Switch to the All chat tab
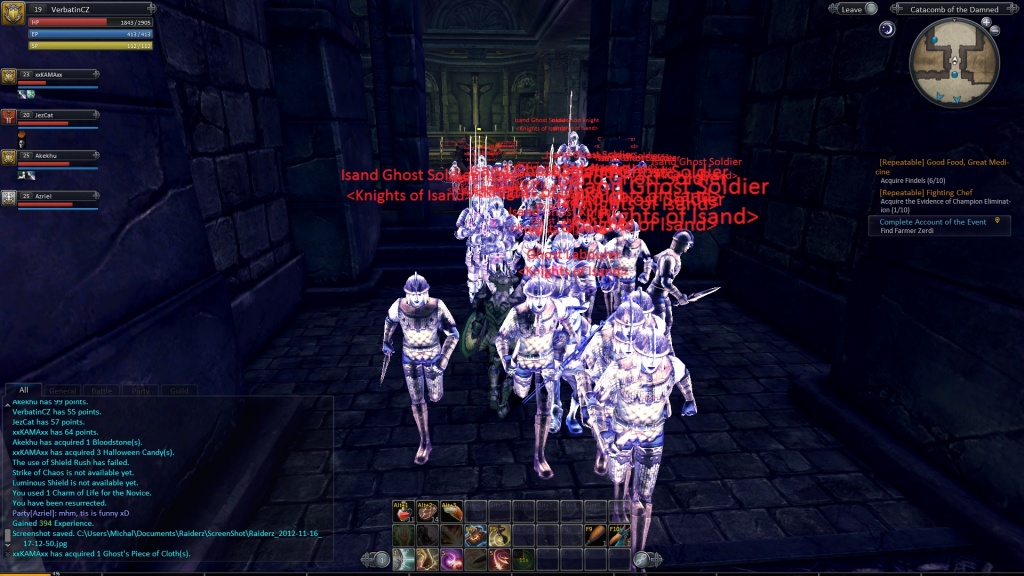 click(x=24, y=390)
